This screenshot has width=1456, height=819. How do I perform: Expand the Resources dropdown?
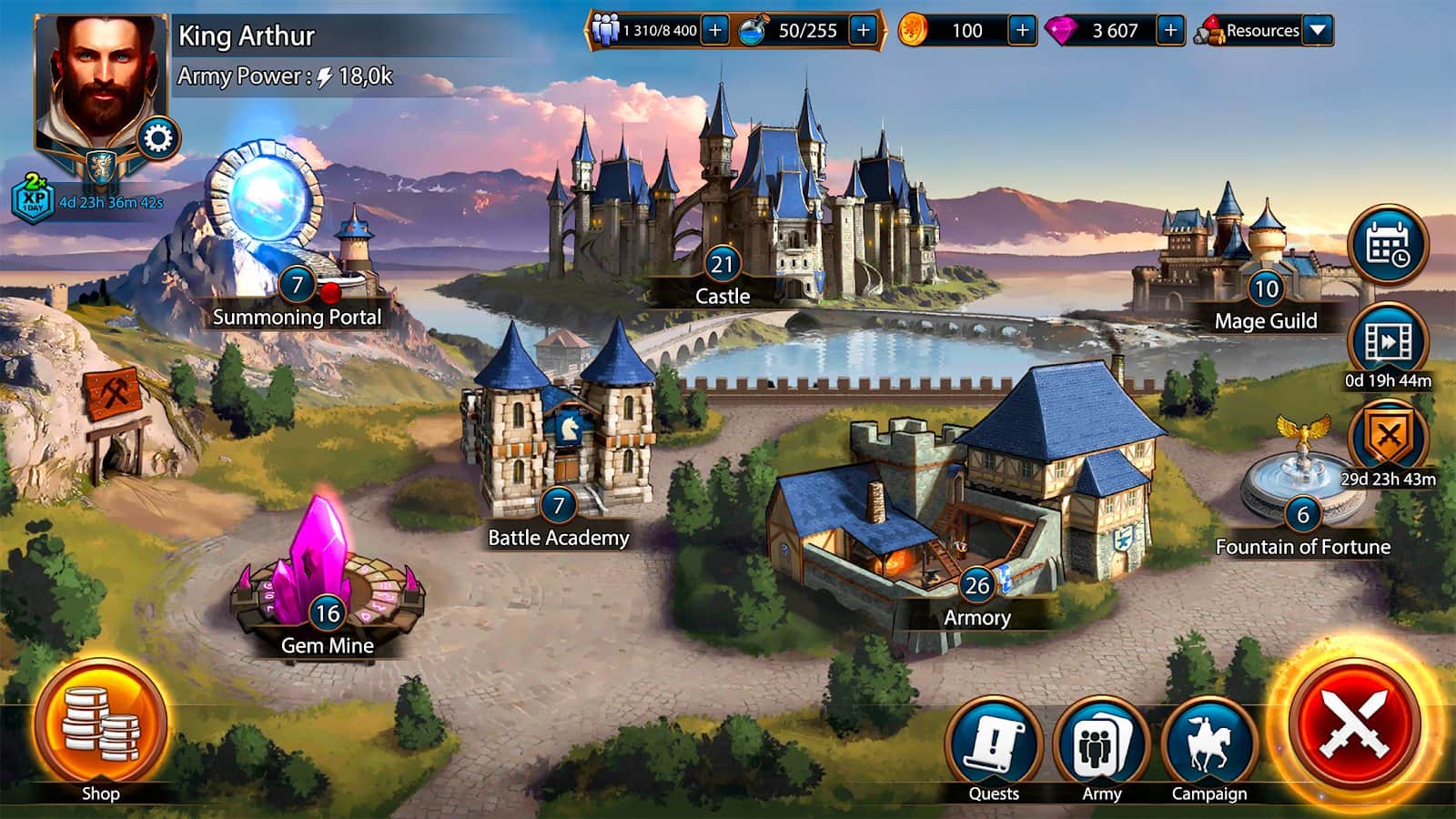pos(1318,31)
